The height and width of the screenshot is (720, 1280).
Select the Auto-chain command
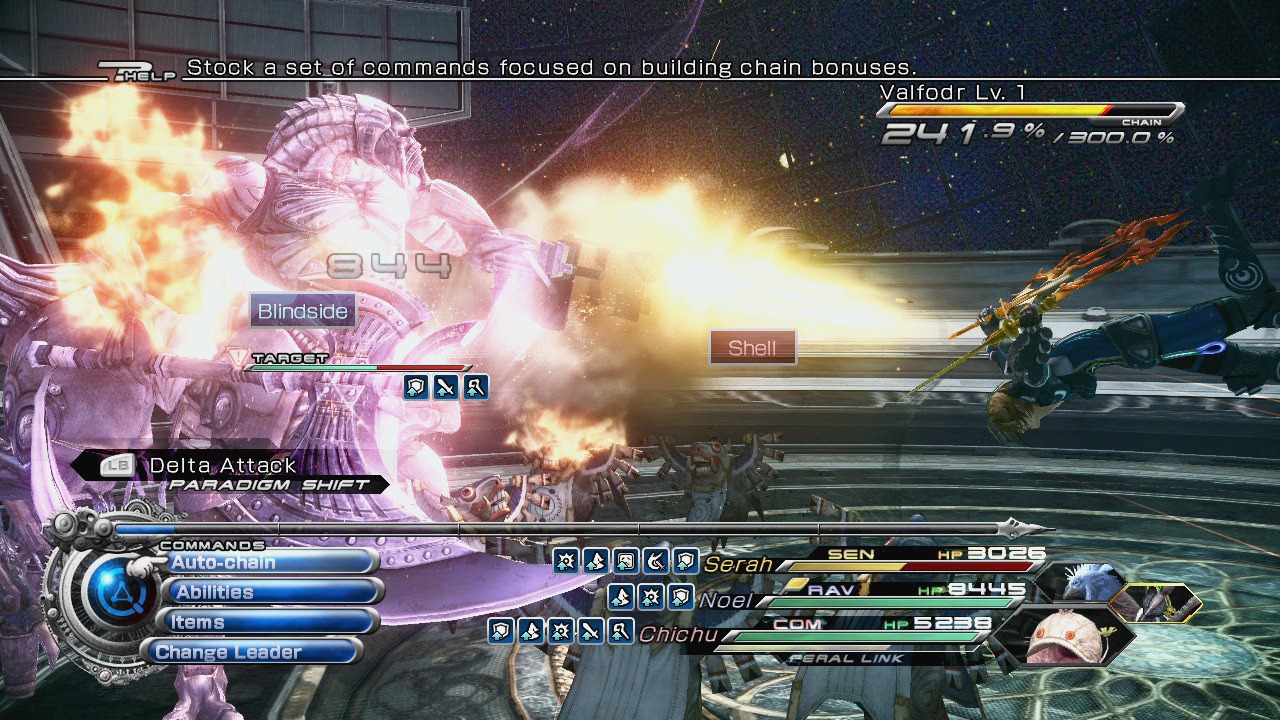265,562
